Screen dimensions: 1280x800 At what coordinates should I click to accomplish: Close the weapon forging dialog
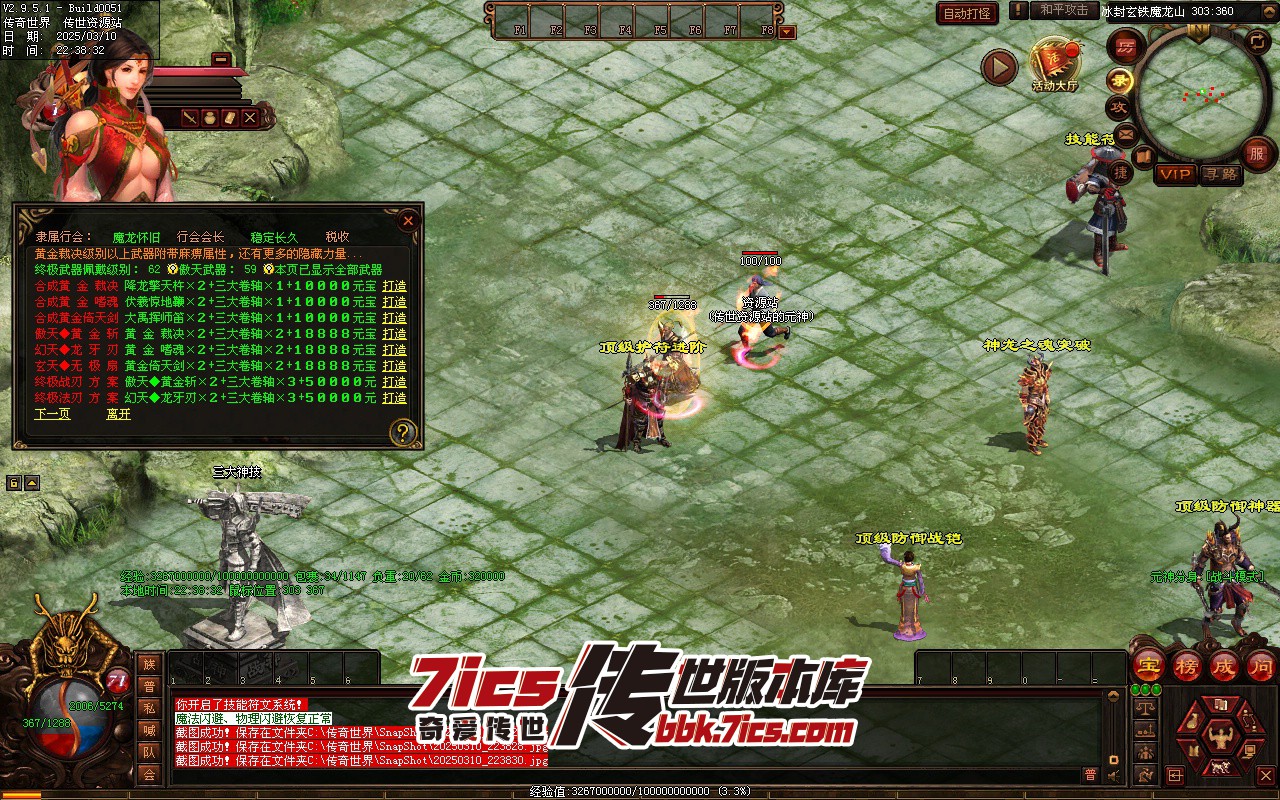(408, 220)
